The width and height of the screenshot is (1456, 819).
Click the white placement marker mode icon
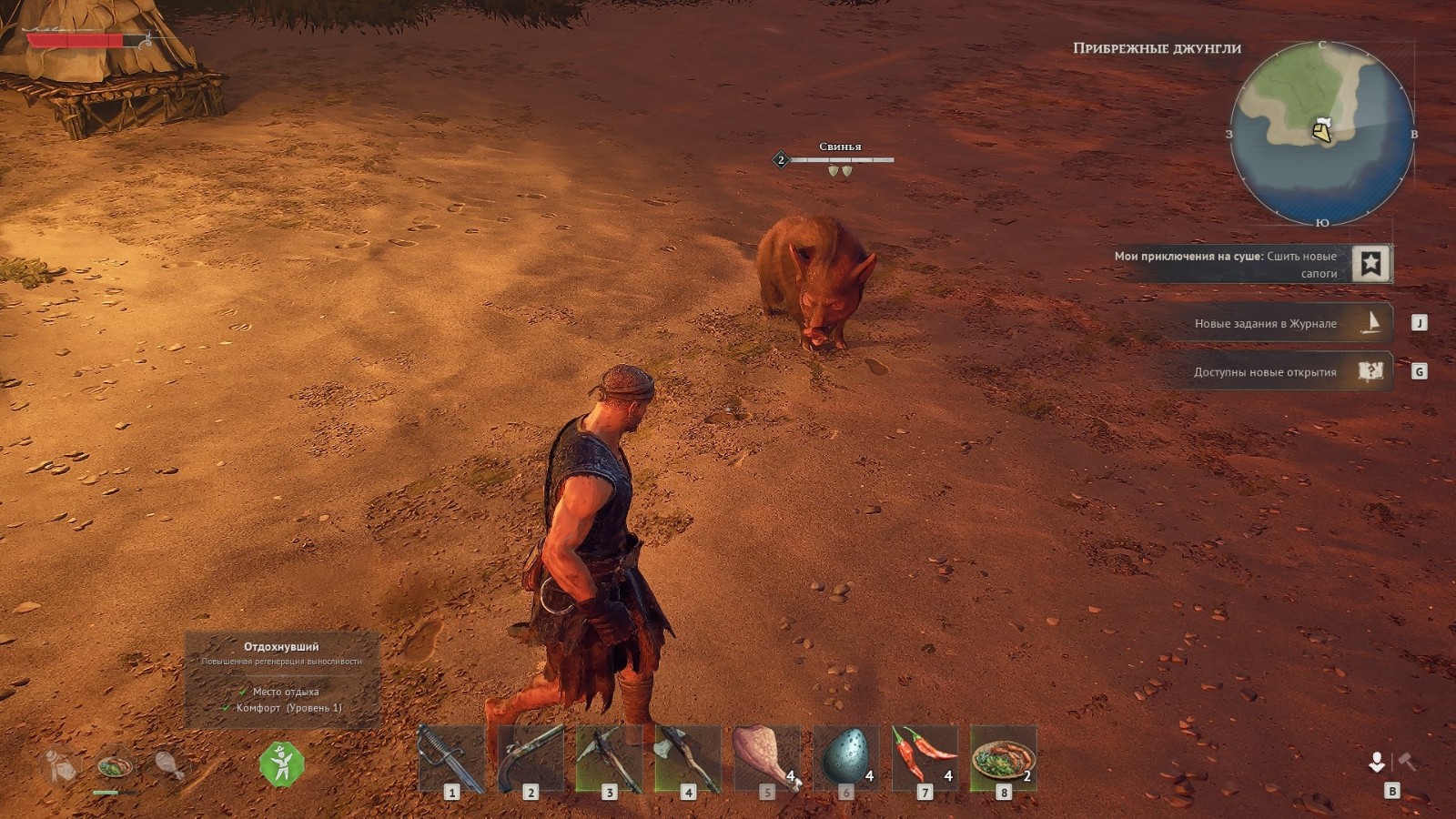point(1377,762)
